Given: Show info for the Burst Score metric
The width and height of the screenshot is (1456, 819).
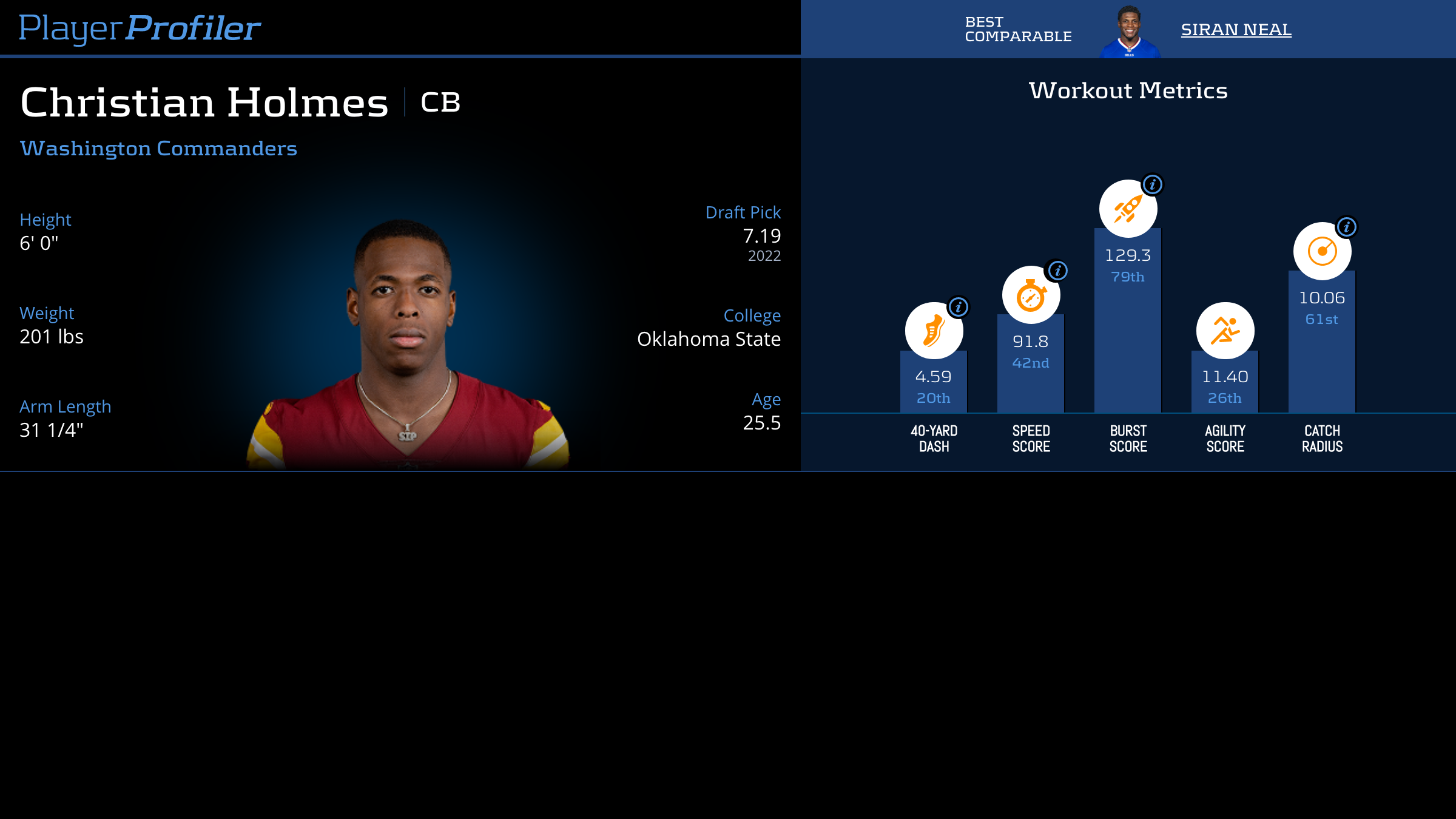Looking at the screenshot, I should [x=1153, y=184].
